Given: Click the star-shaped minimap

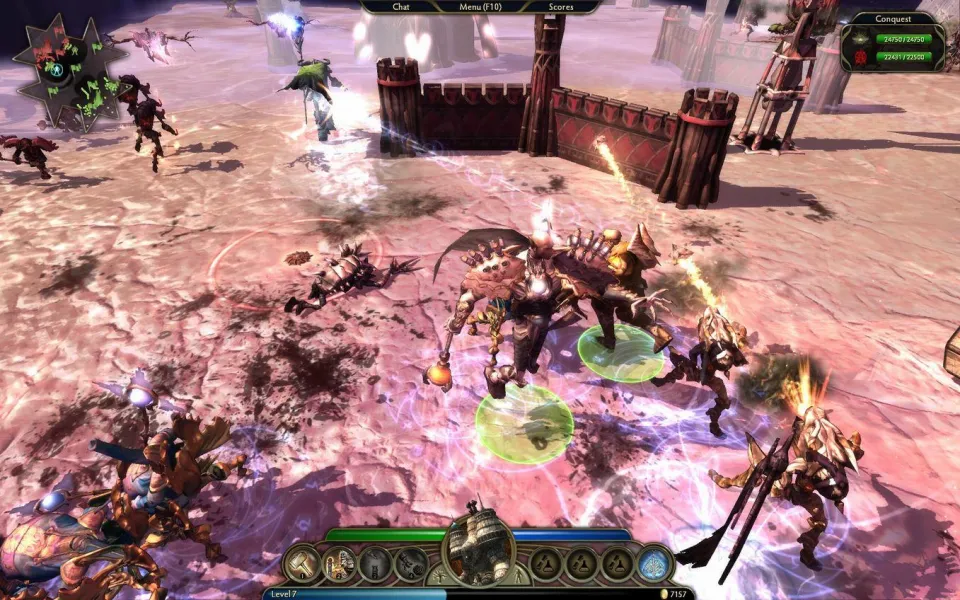Looking at the screenshot, I should coord(56,72).
